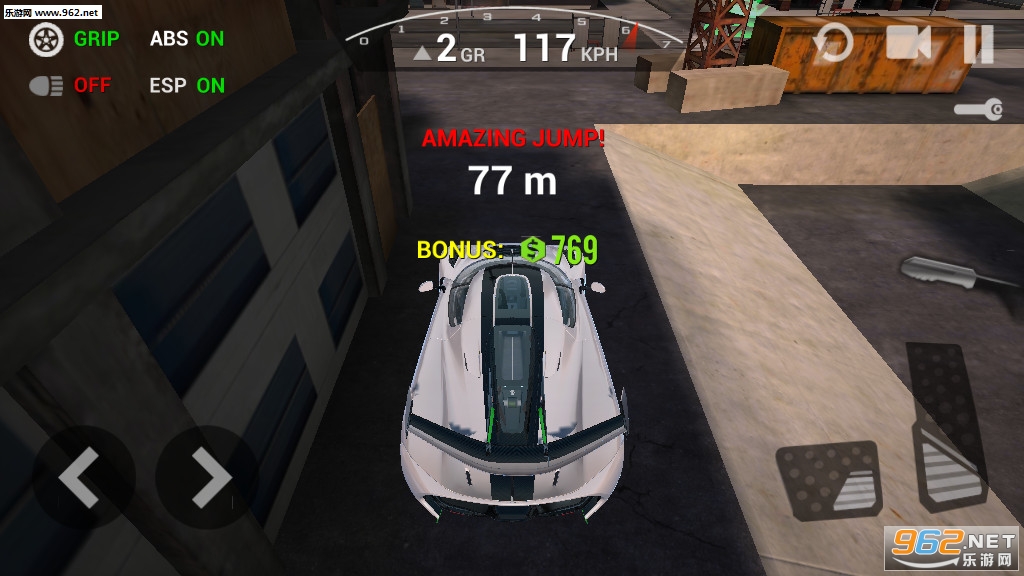This screenshot has height=576, width=1024.
Task: Turn on the headlights
Action: coord(70,86)
